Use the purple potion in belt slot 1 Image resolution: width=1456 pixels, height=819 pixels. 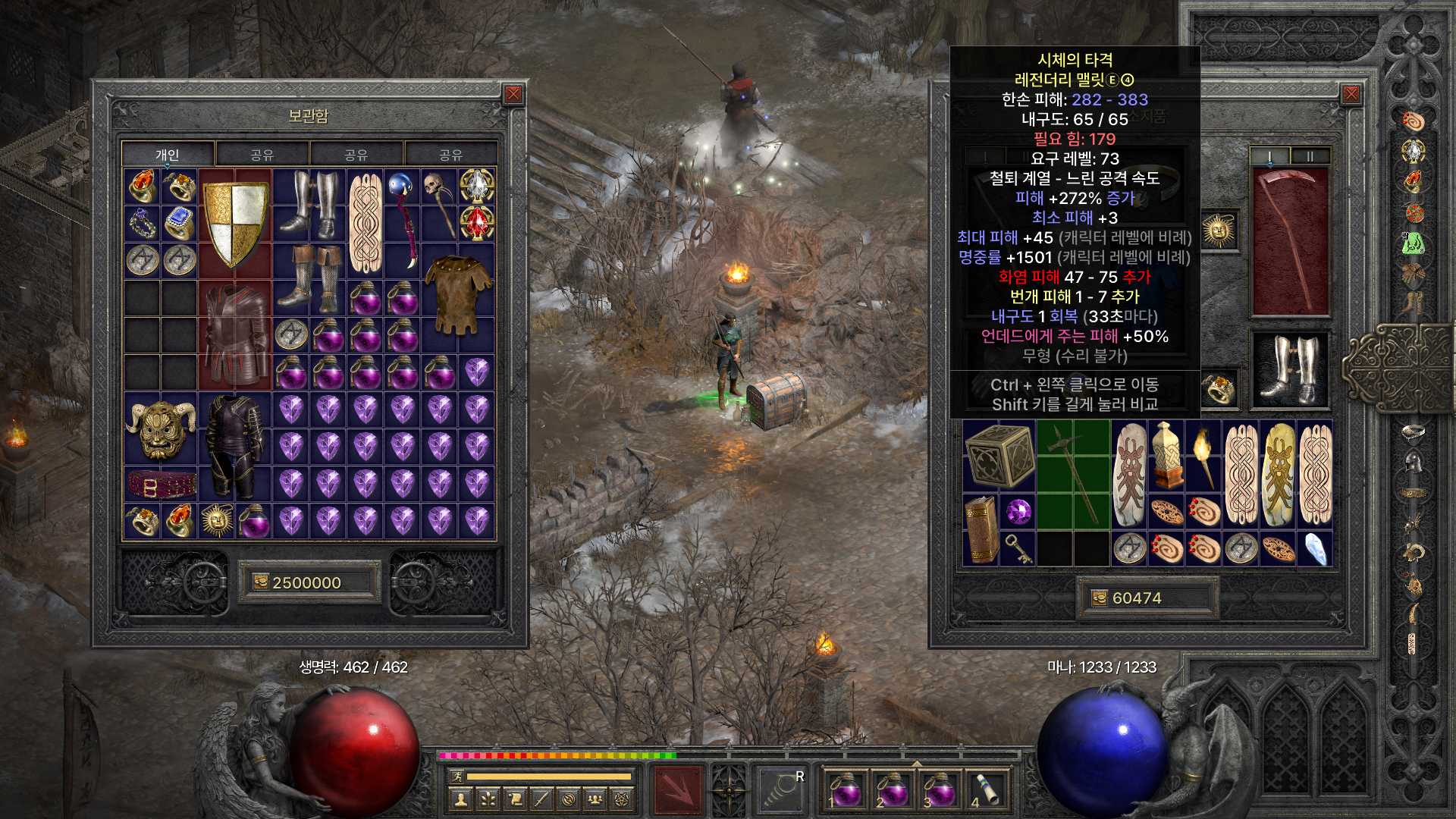[844, 791]
